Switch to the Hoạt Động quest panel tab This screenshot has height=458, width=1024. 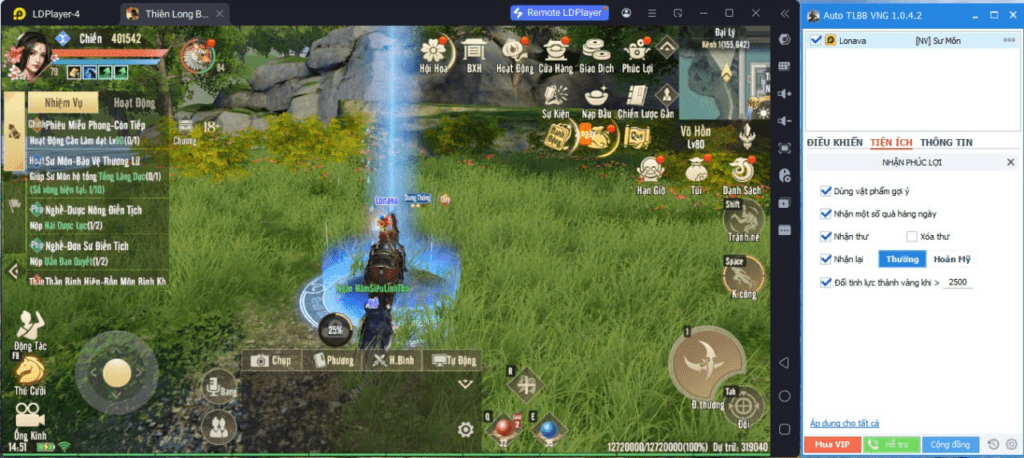134,103
